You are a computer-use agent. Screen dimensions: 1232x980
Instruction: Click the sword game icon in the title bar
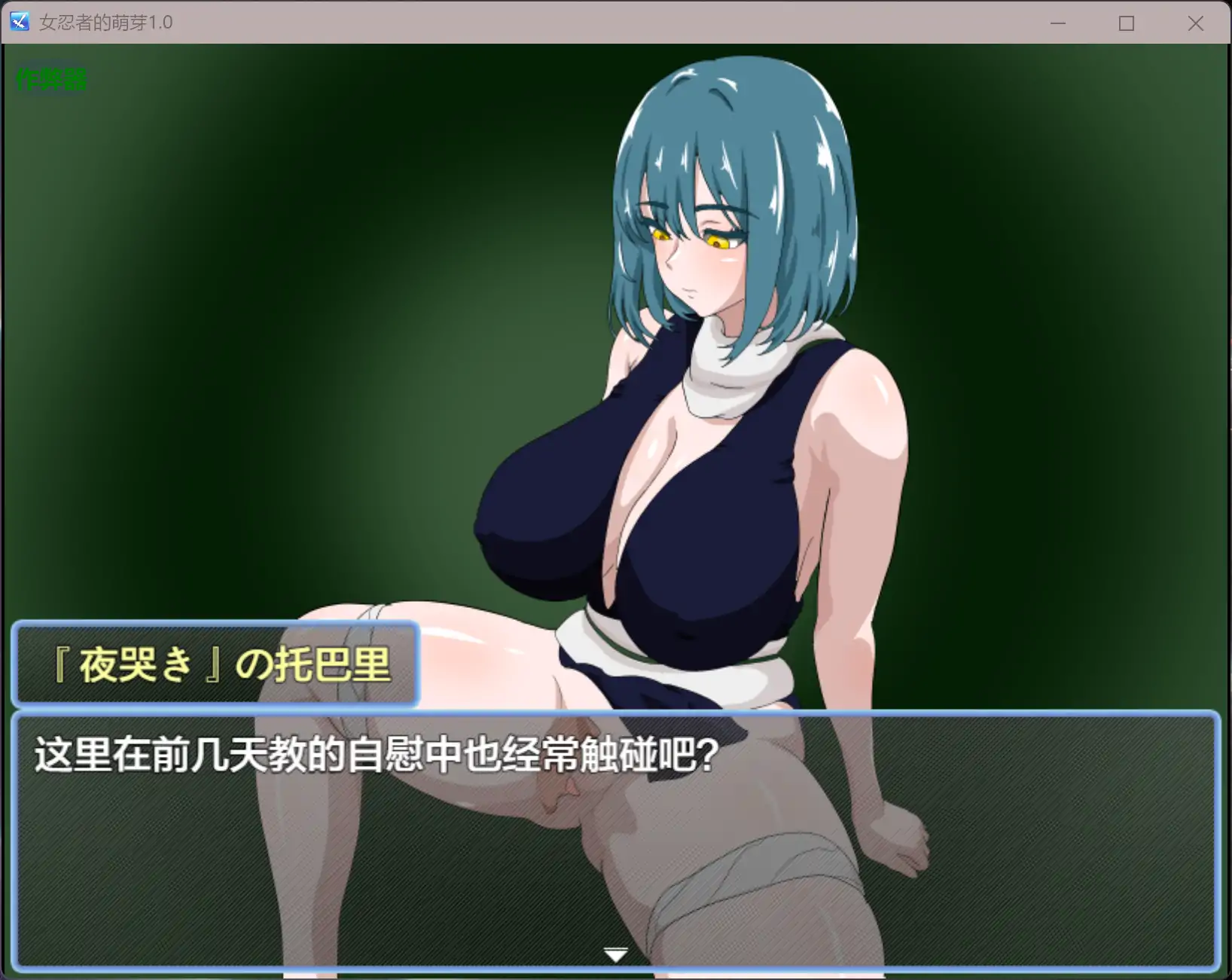click(19, 22)
